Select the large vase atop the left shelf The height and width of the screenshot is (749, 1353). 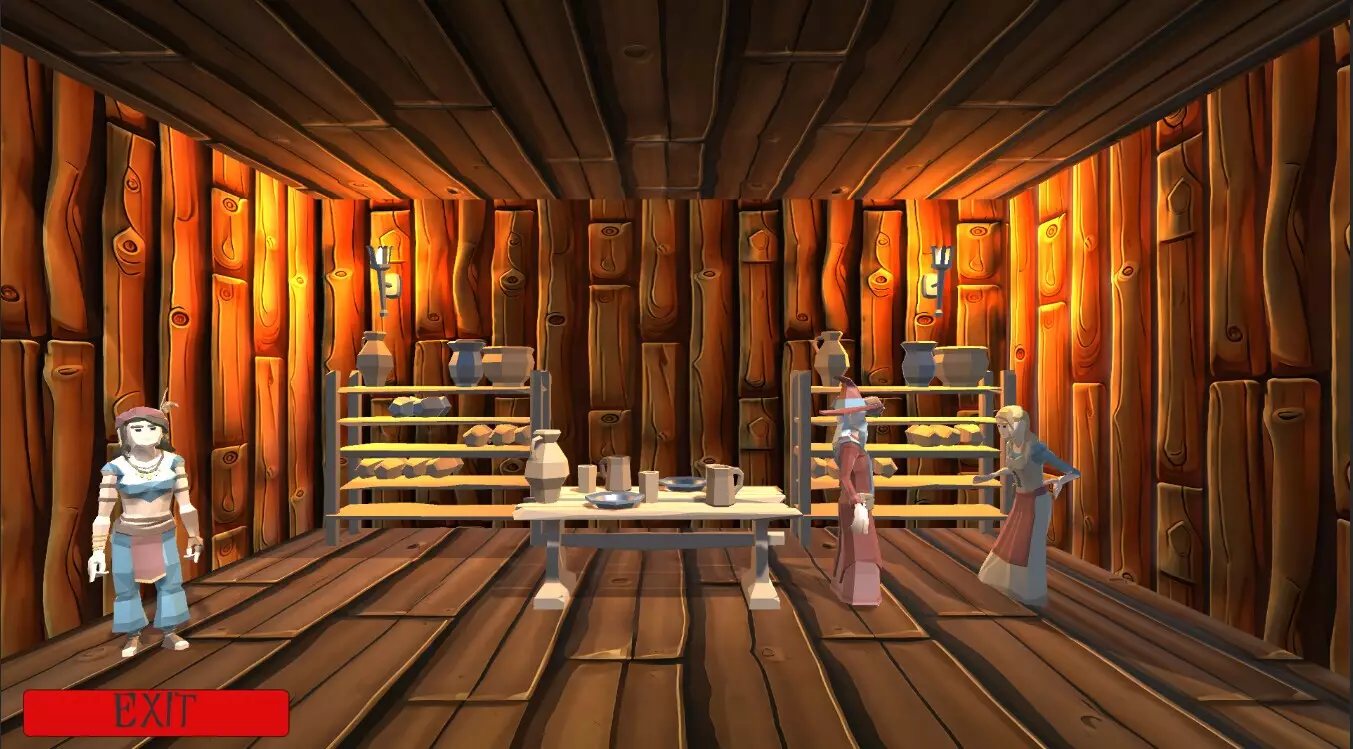pos(375,362)
